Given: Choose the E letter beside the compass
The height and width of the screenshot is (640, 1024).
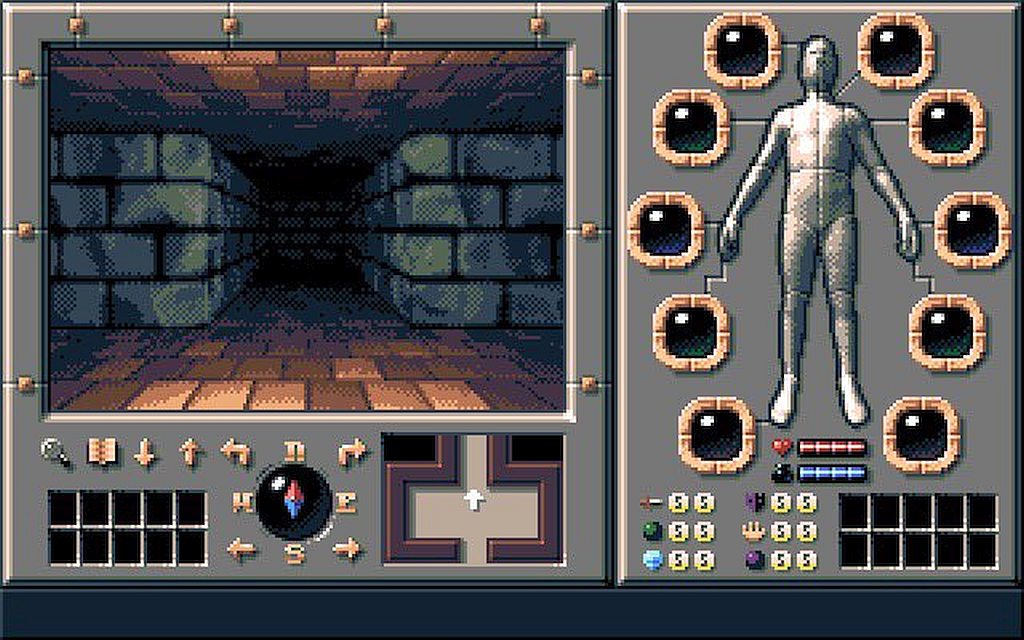Looking at the screenshot, I should click(x=345, y=502).
